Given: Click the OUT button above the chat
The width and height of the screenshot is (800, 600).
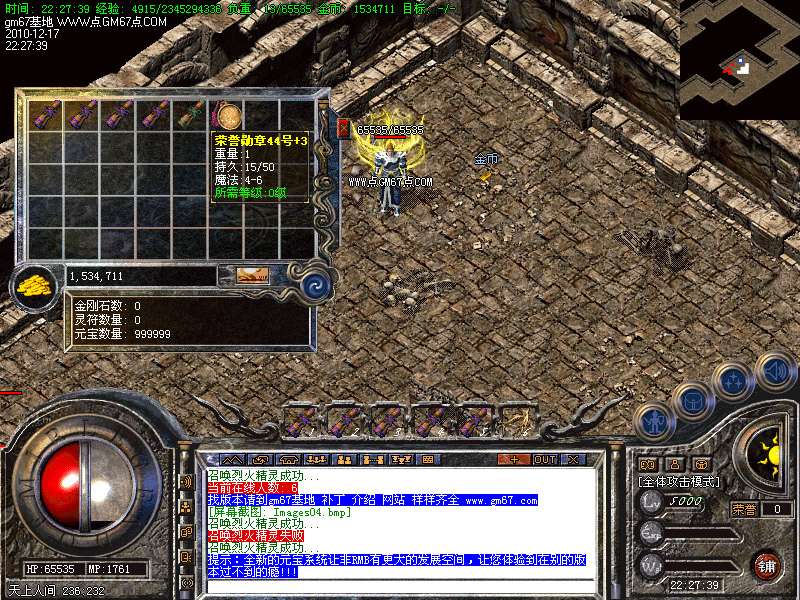Looking at the screenshot, I should 544,459.
